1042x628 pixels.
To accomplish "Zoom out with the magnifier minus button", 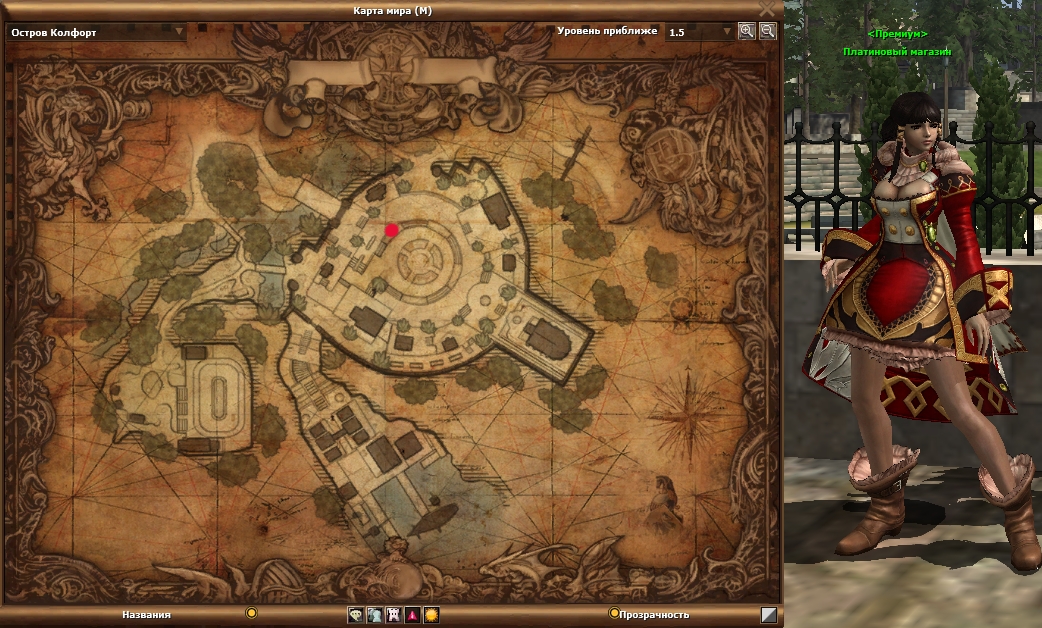I will pyautogui.click(x=767, y=31).
